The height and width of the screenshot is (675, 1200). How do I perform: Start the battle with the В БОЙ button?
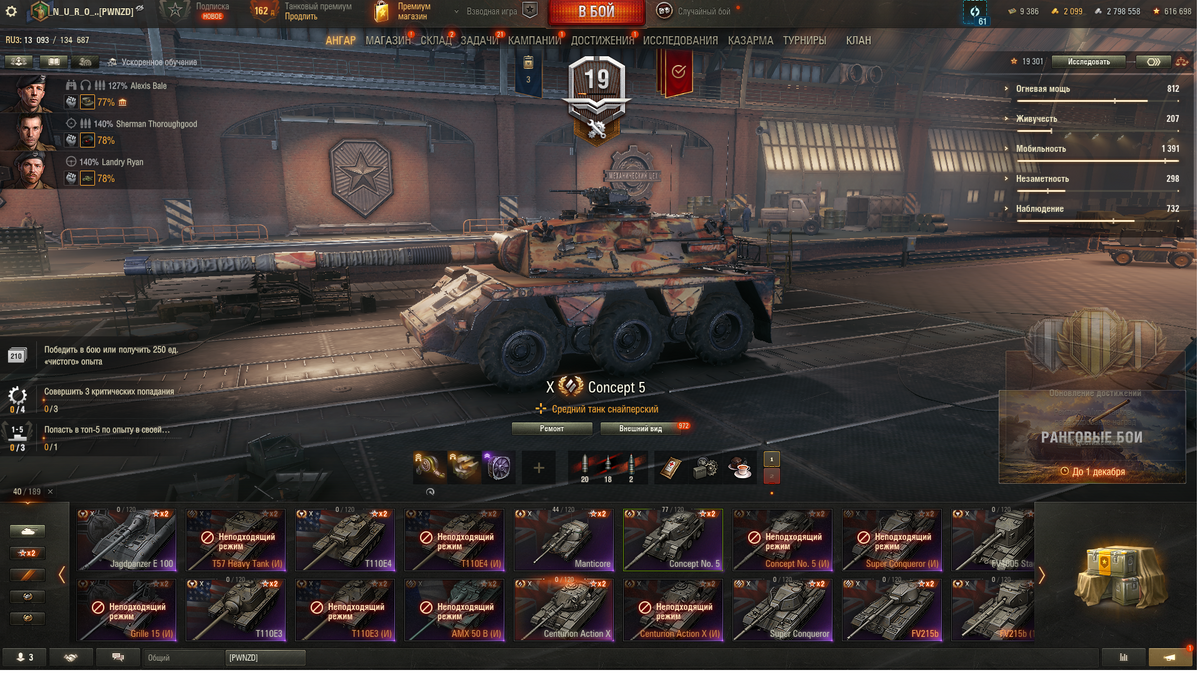(596, 12)
